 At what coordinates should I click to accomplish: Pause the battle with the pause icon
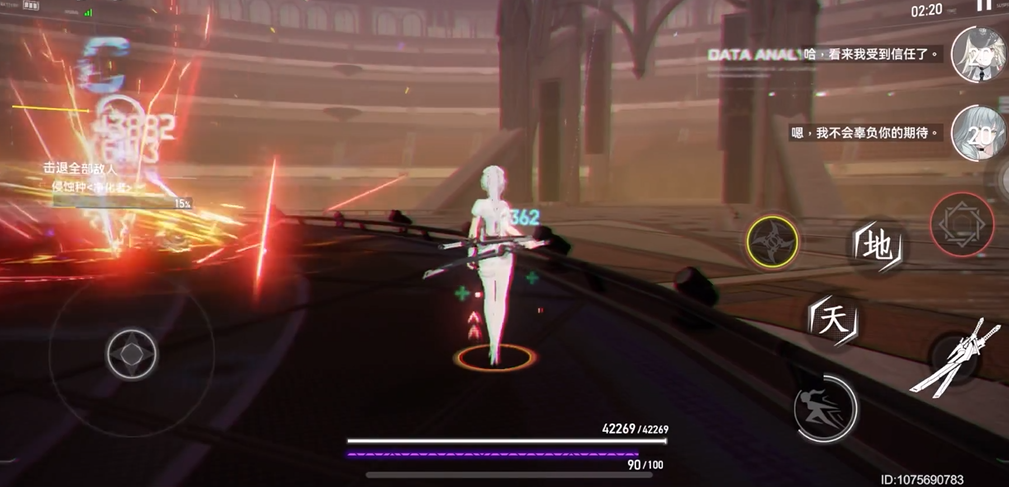984,6
